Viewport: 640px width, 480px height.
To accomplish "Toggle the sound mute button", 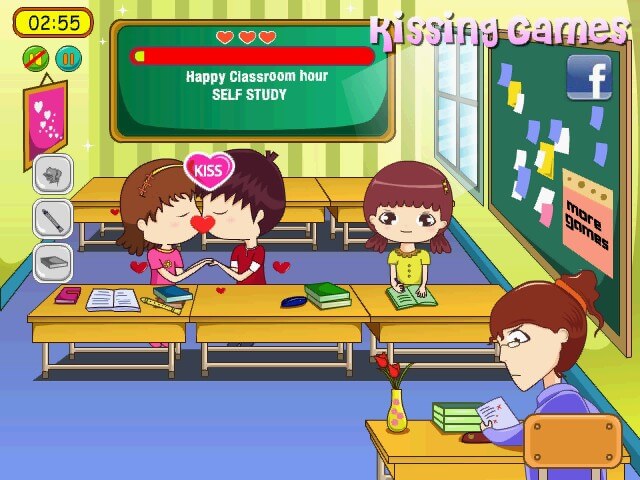I will (36, 58).
